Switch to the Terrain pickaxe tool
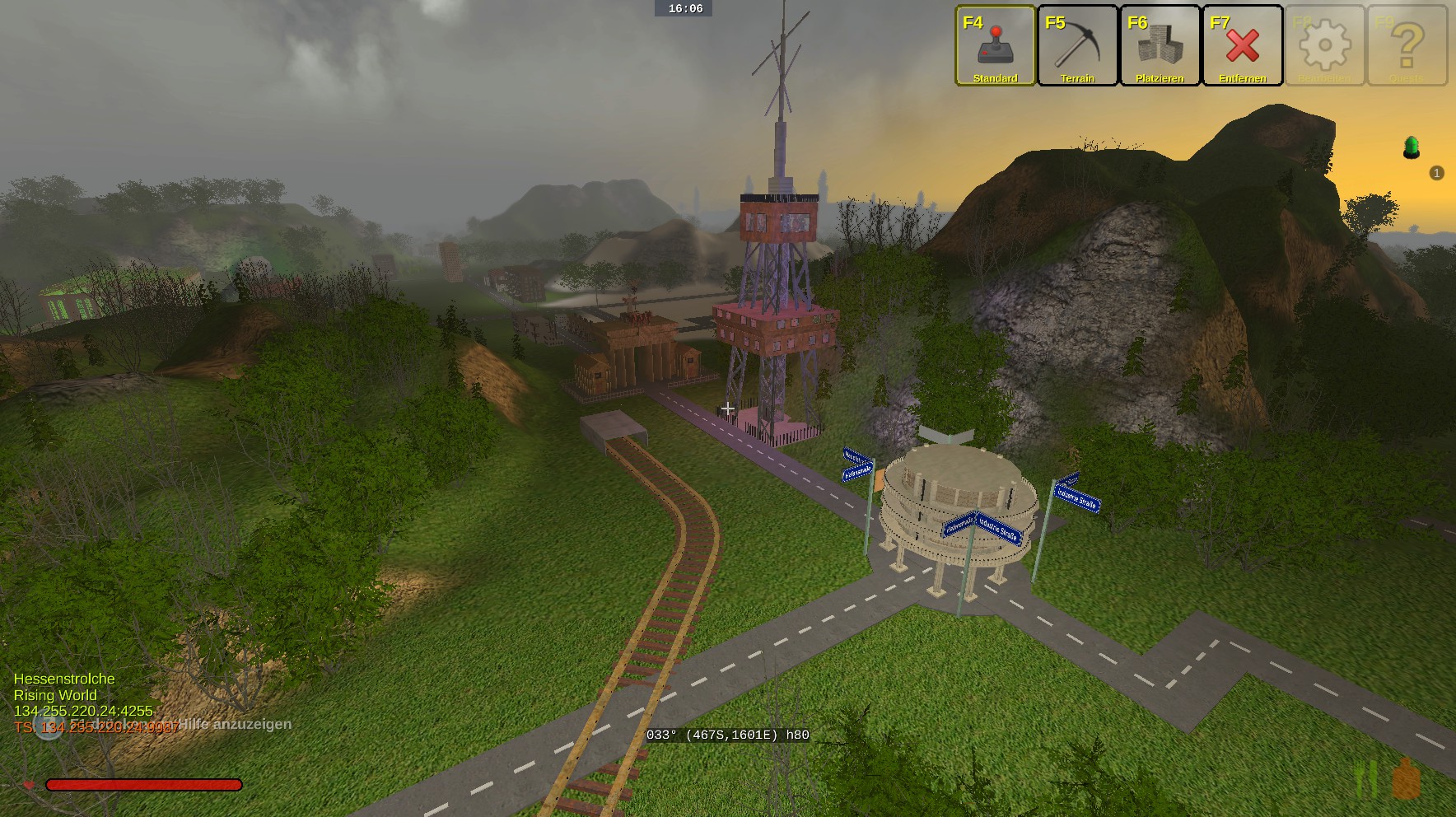 (x=1077, y=45)
